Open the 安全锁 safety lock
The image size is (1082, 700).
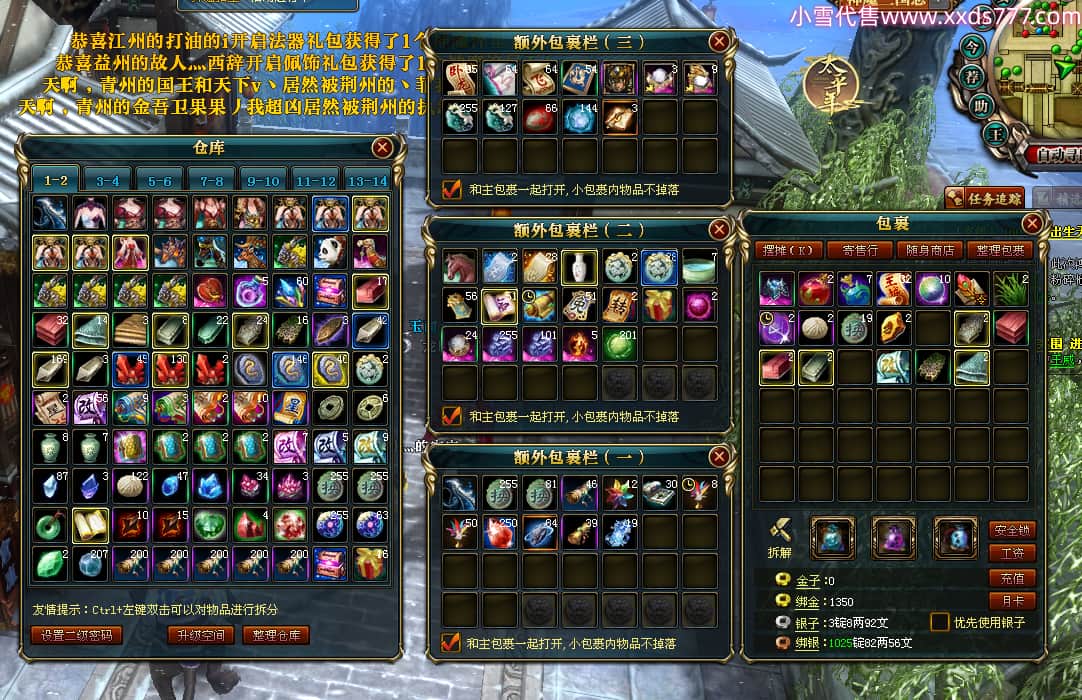(1012, 530)
